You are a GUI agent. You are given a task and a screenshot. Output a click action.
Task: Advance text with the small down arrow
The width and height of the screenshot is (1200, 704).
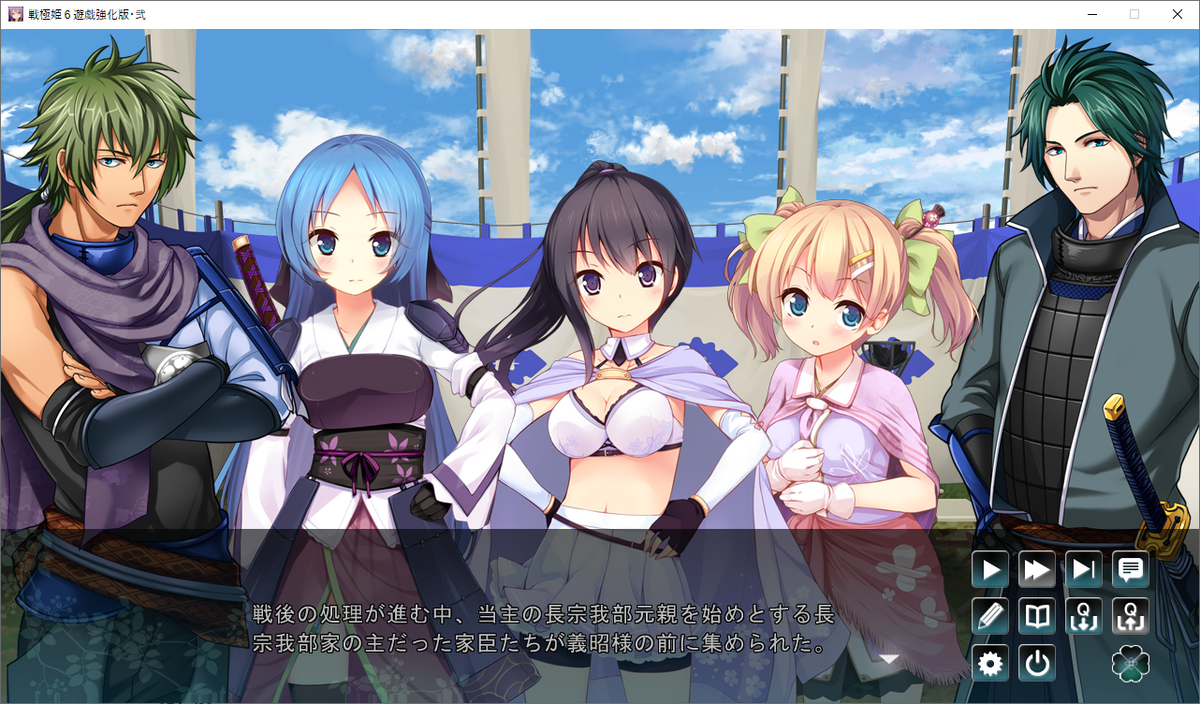(x=889, y=659)
